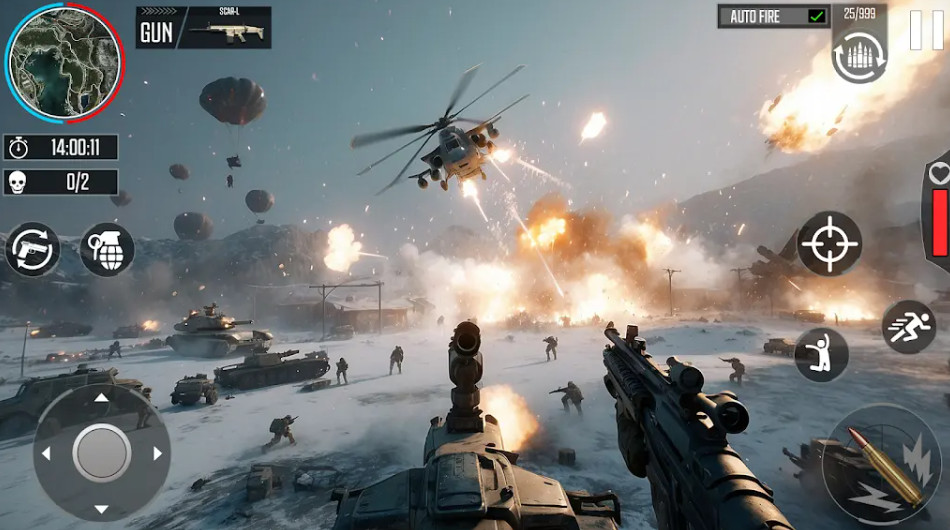Screen dimensions: 950x530
Task: Select the SCAR-L gun weapon panel
Action: pyautogui.click(x=203, y=28)
